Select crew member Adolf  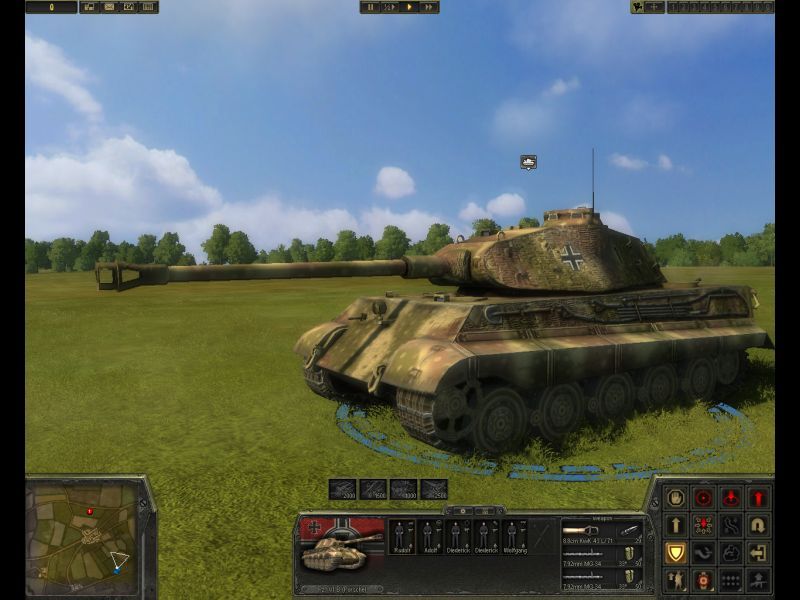coord(430,536)
